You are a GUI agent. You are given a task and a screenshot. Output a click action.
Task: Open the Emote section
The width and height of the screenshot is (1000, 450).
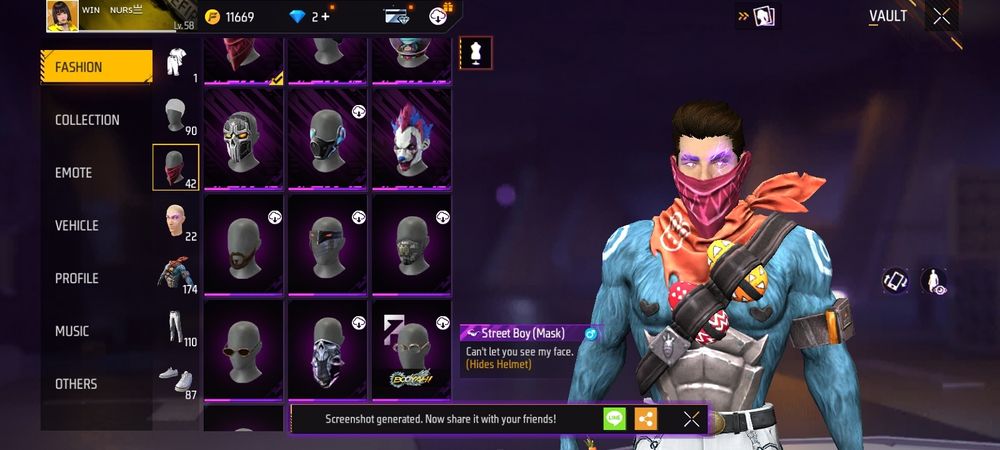point(73,173)
